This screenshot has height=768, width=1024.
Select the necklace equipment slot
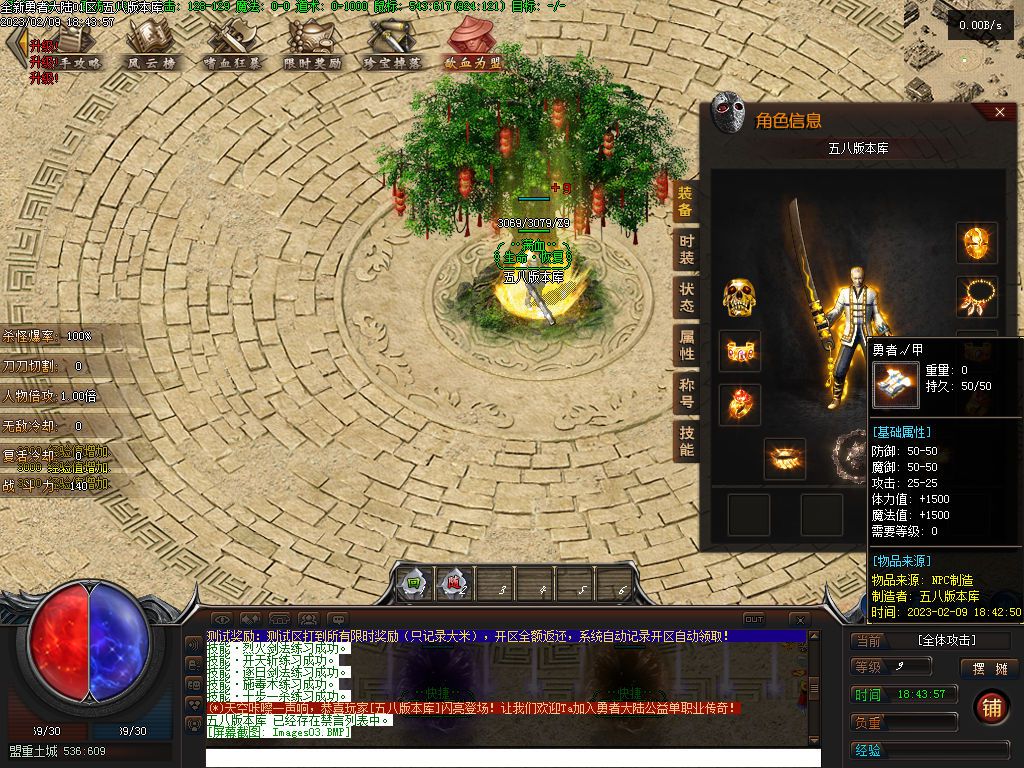[x=977, y=297]
